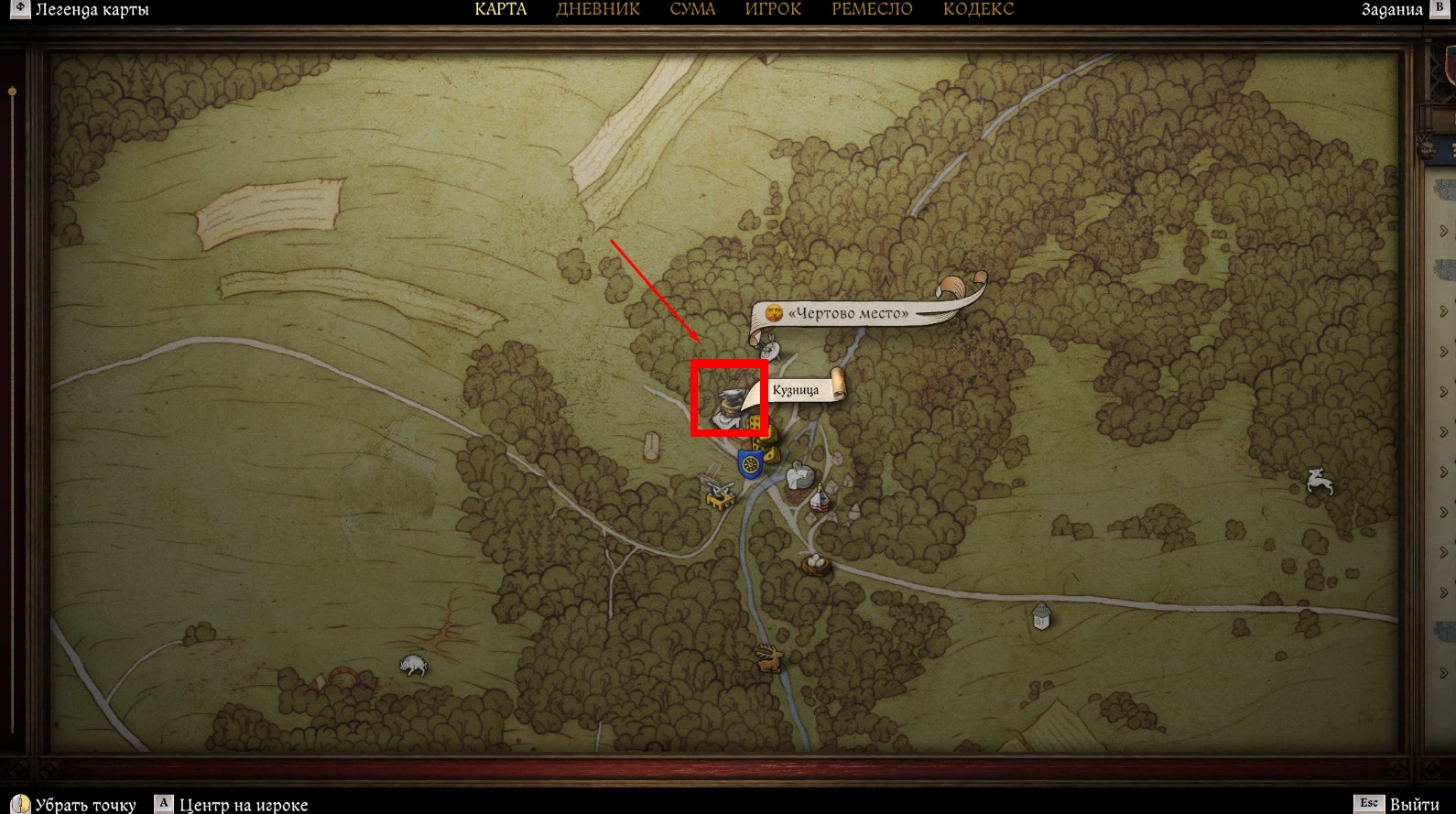Switch to the Сума inventory tab
Viewport: 1456px width, 814px height.
coord(692,10)
